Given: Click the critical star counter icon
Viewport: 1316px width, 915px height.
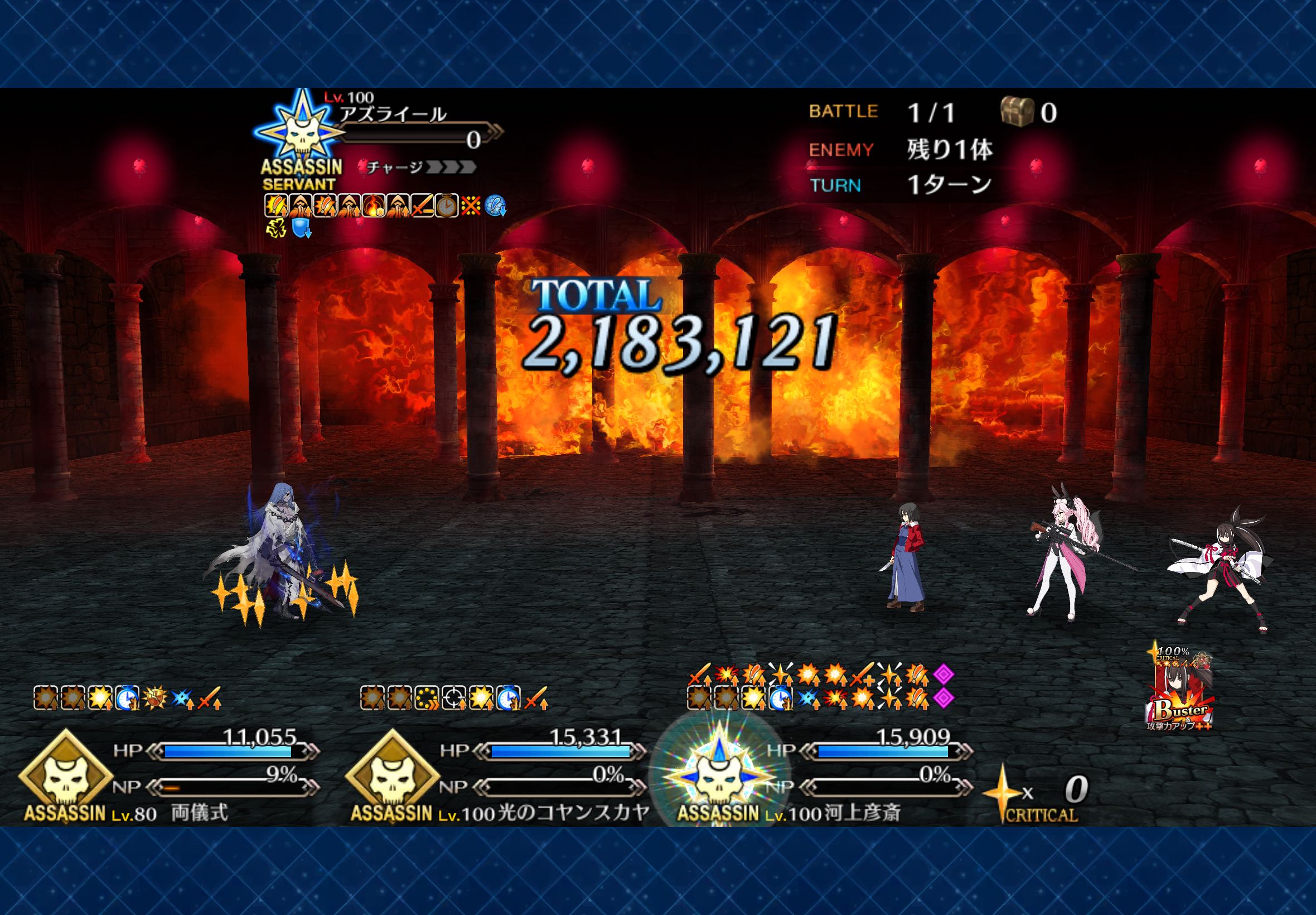Looking at the screenshot, I should (1002, 792).
